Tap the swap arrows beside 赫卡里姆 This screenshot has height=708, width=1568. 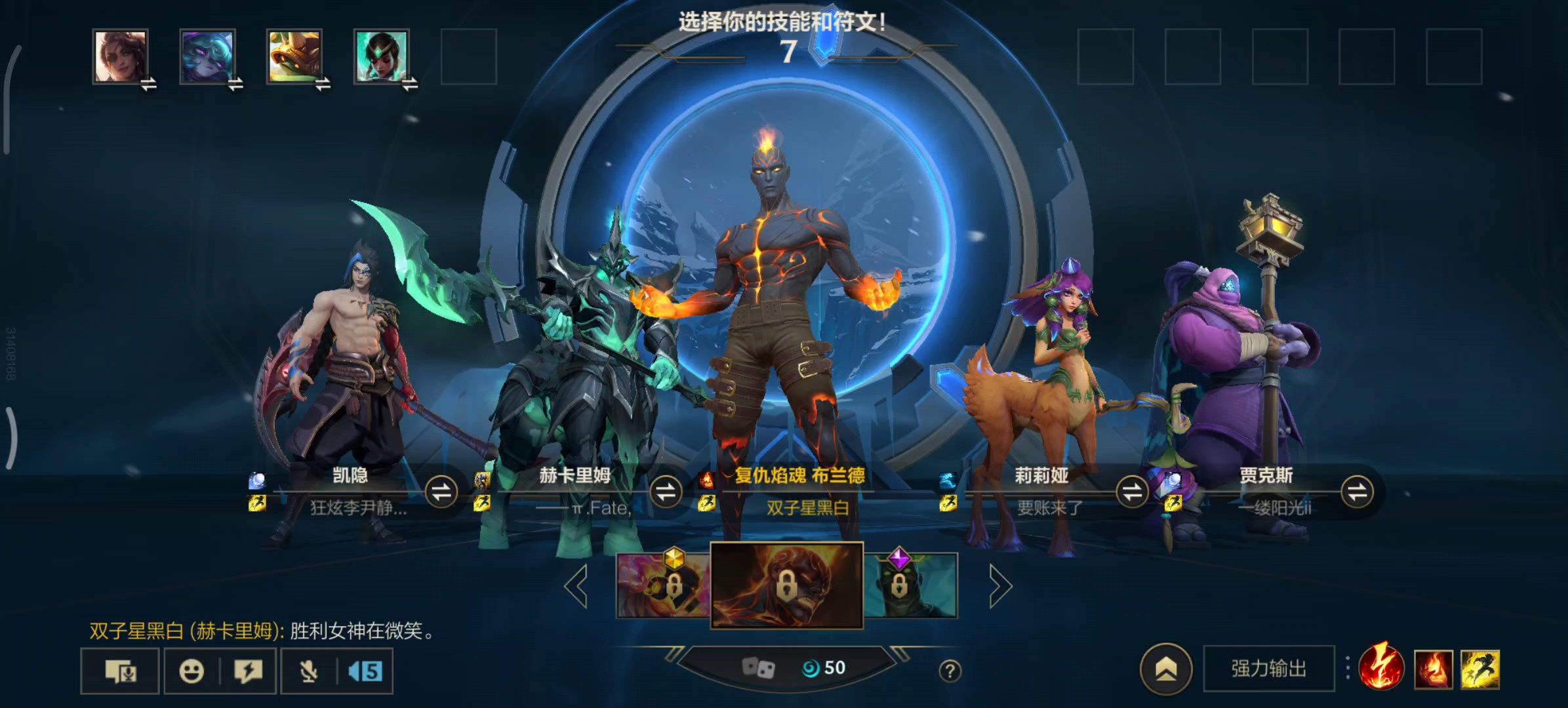click(666, 492)
